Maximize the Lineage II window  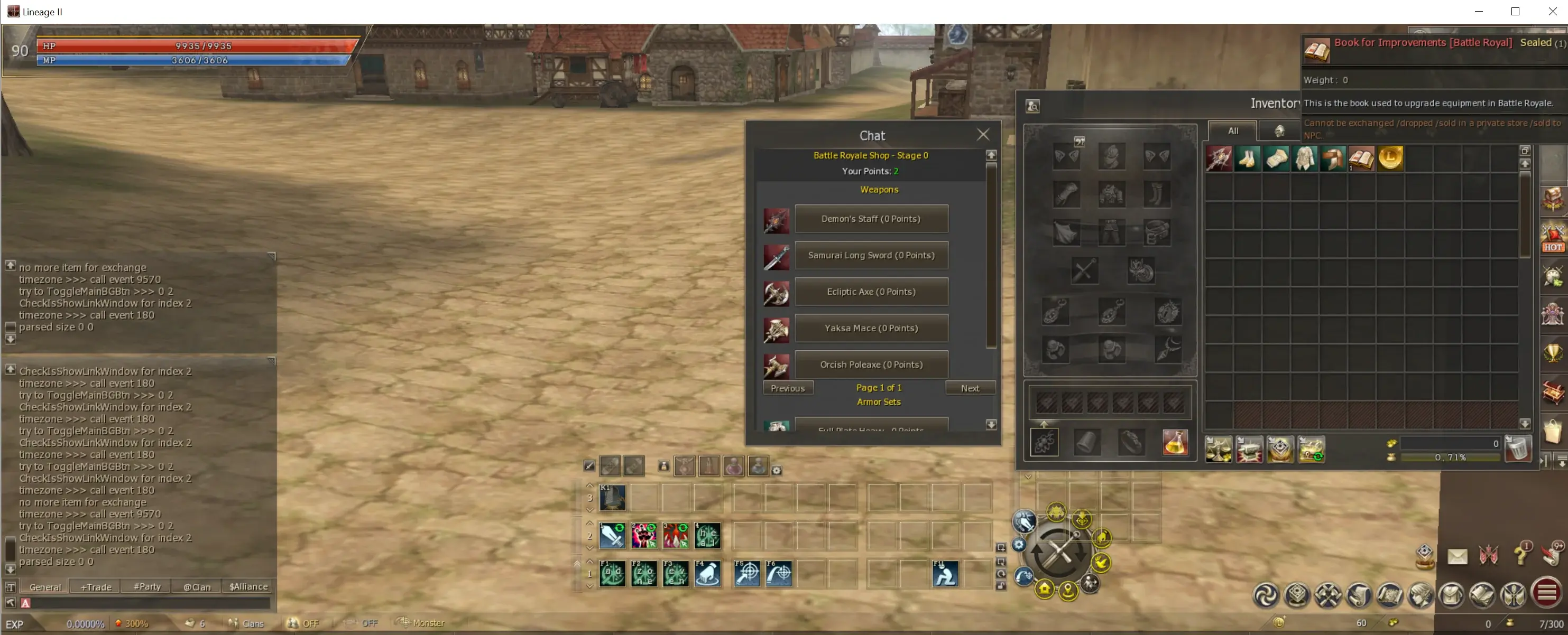click(1515, 12)
